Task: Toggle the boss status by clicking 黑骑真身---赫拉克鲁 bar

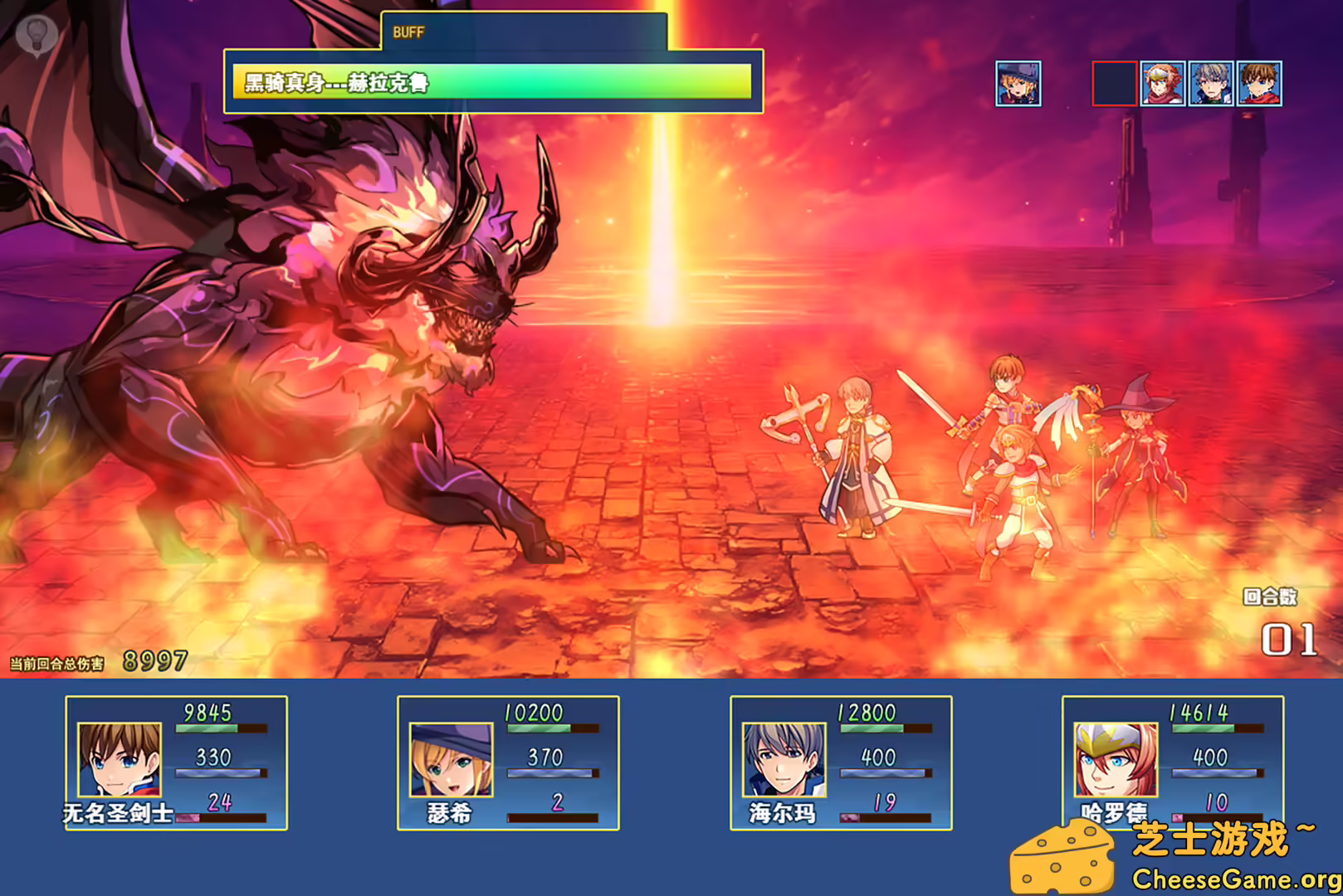Action: pyautogui.click(x=494, y=81)
